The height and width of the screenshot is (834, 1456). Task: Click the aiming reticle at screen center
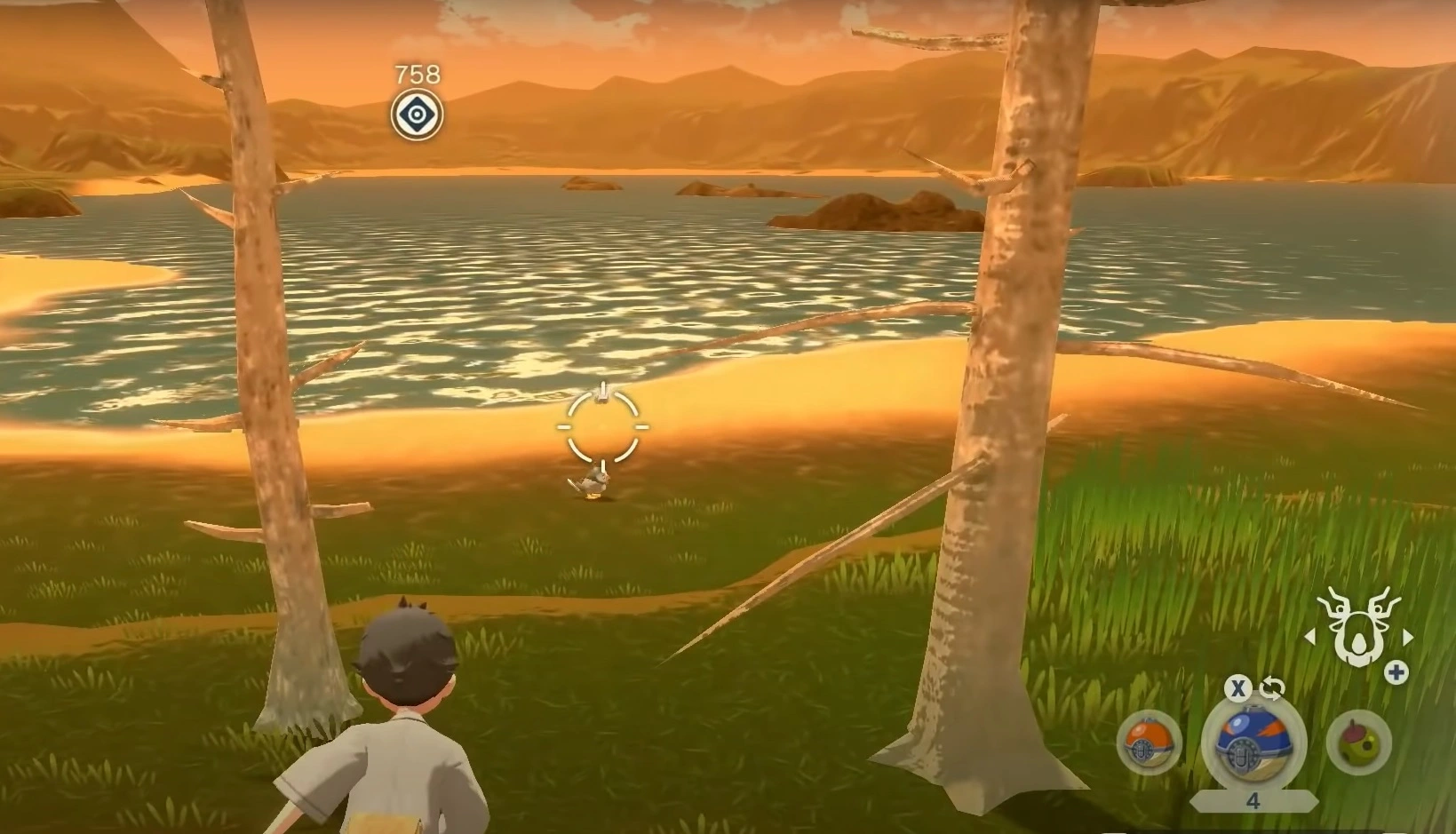tap(601, 427)
